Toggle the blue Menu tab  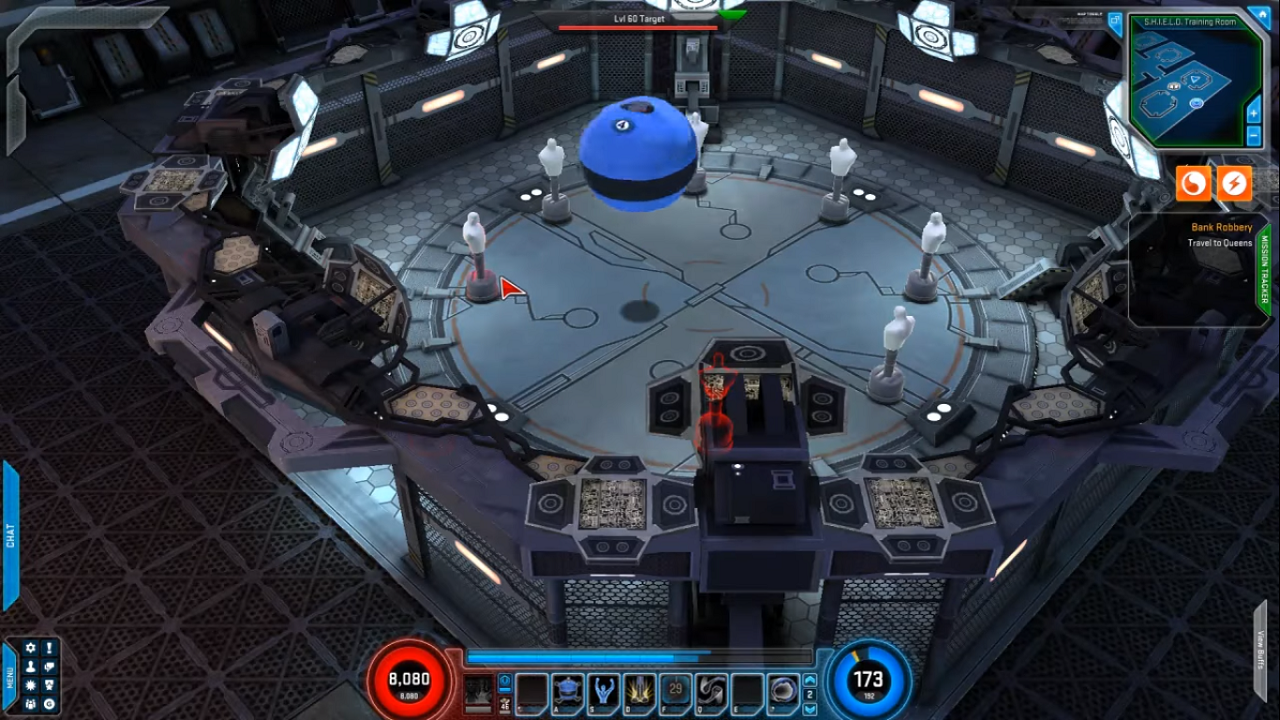[10, 678]
